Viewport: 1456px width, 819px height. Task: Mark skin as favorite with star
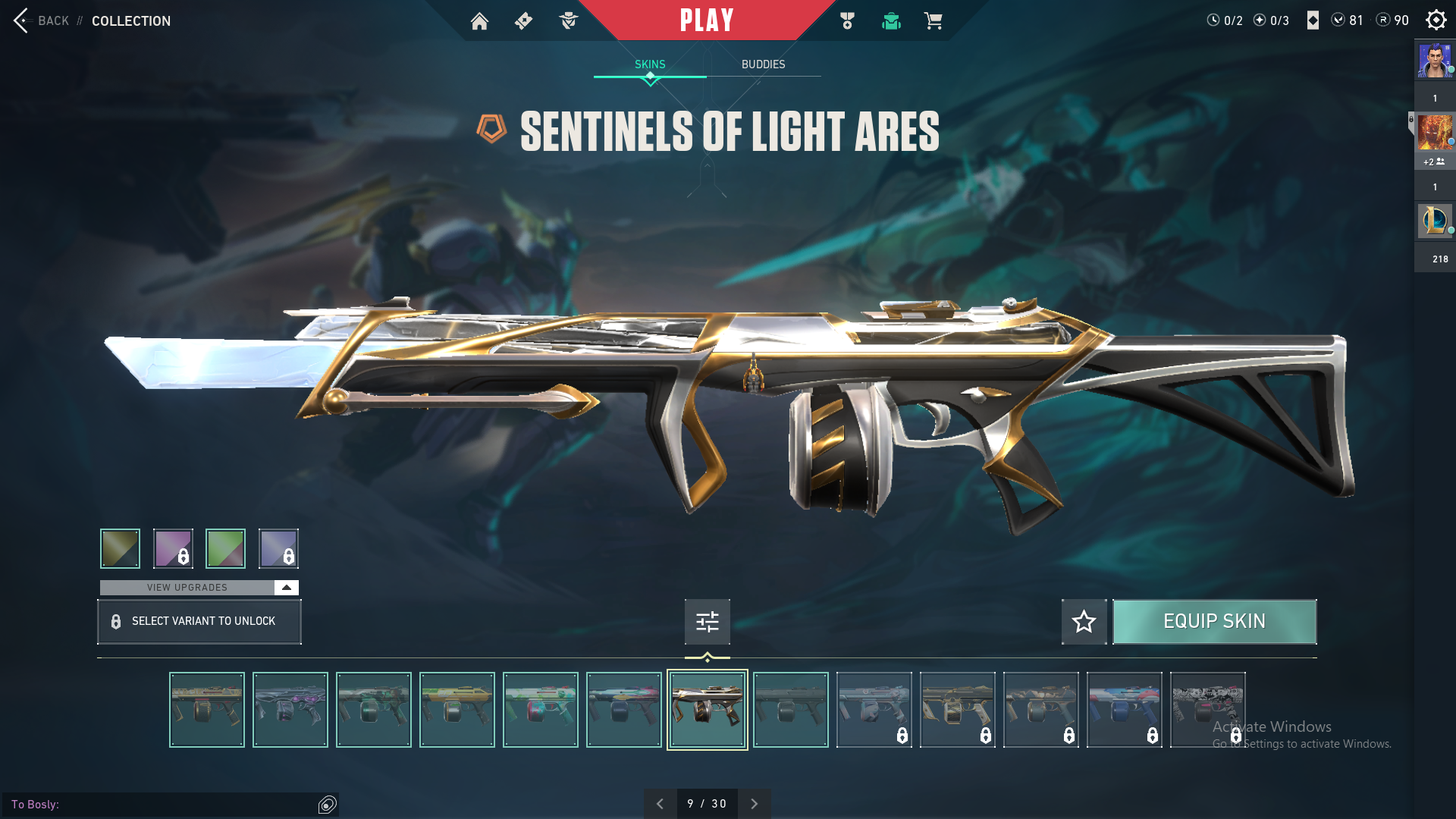pos(1084,622)
